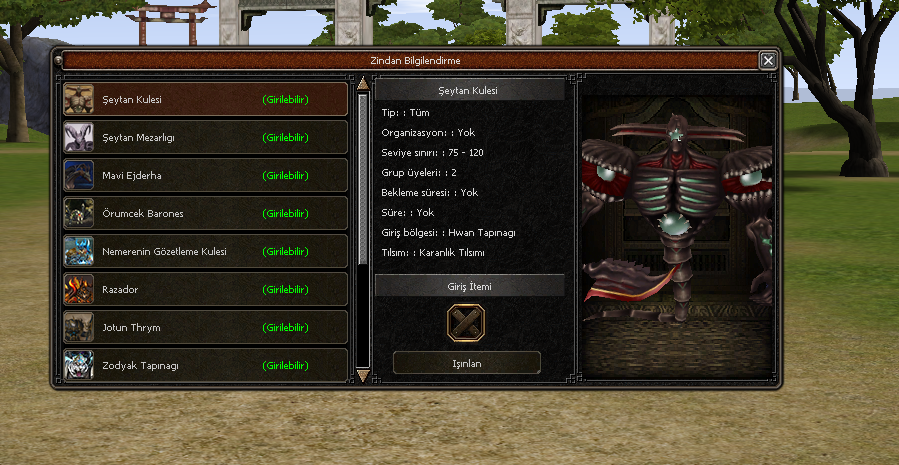The image size is (899, 465).
Task: Select the Şeytan Kulesi dungeon row
Action: tap(205, 99)
